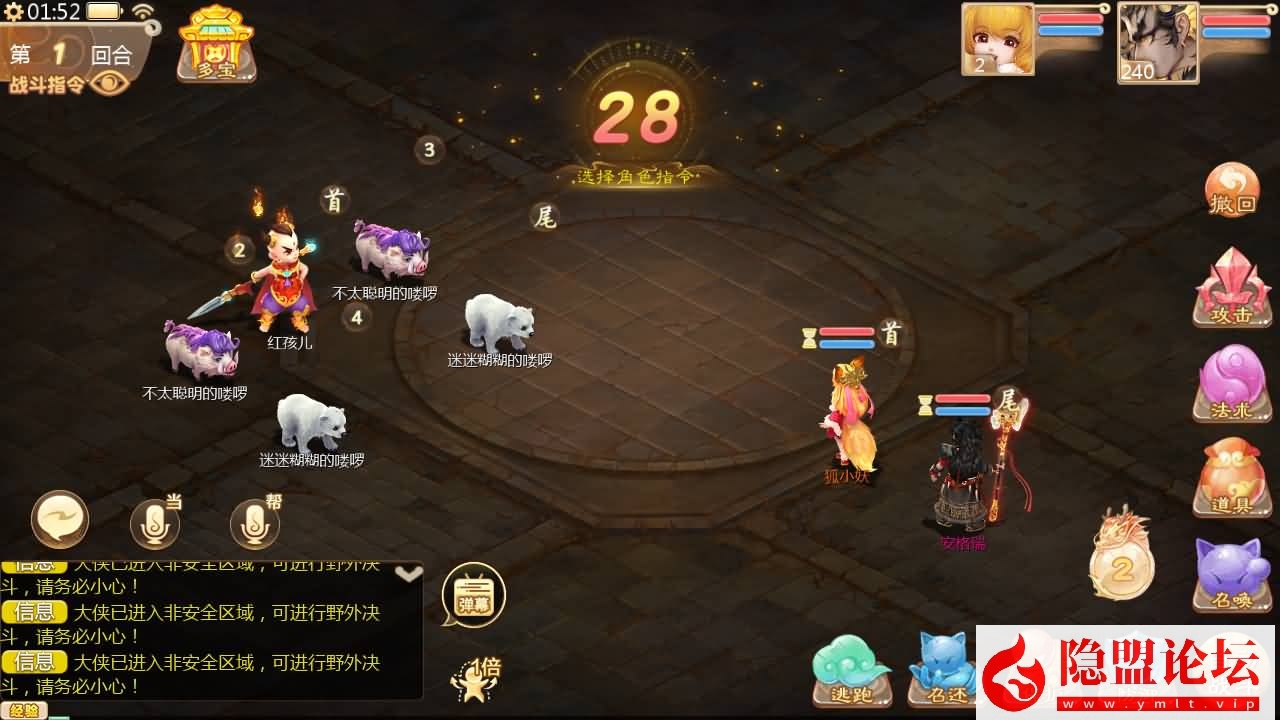Recall the pet with 召还 button
The height and width of the screenshot is (720, 1280).
click(941, 668)
